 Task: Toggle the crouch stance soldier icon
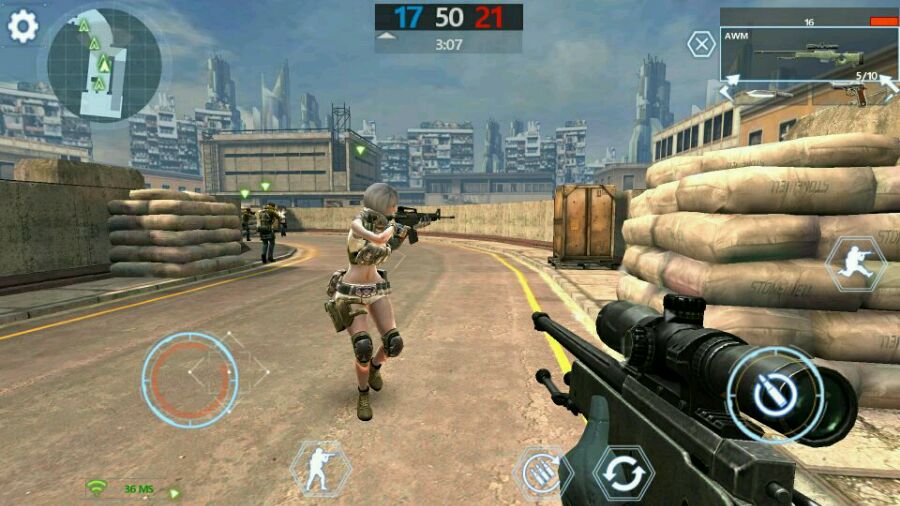pyautogui.click(x=320, y=468)
